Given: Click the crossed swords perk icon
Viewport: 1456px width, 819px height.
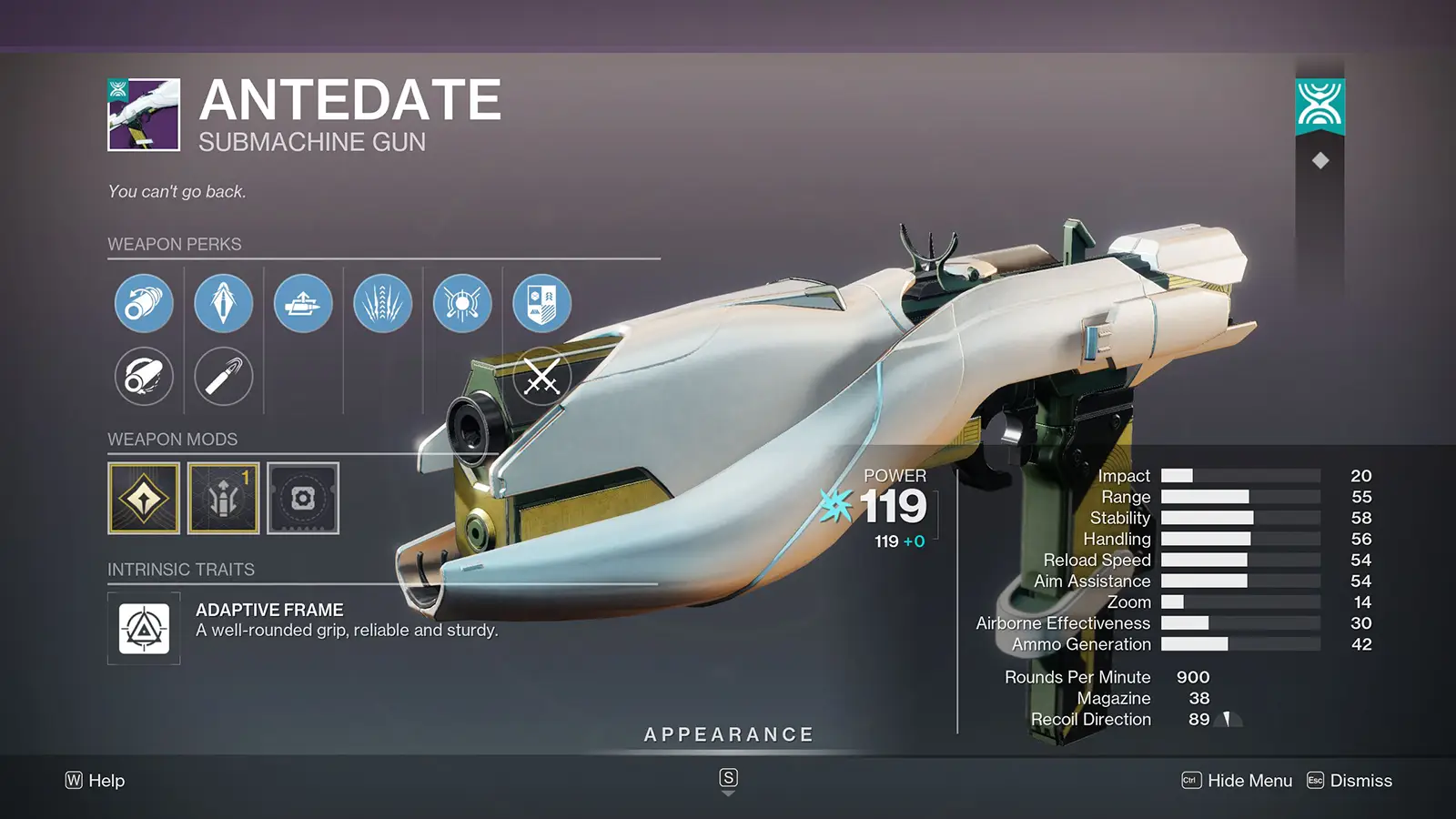Looking at the screenshot, I should [540, 376].
